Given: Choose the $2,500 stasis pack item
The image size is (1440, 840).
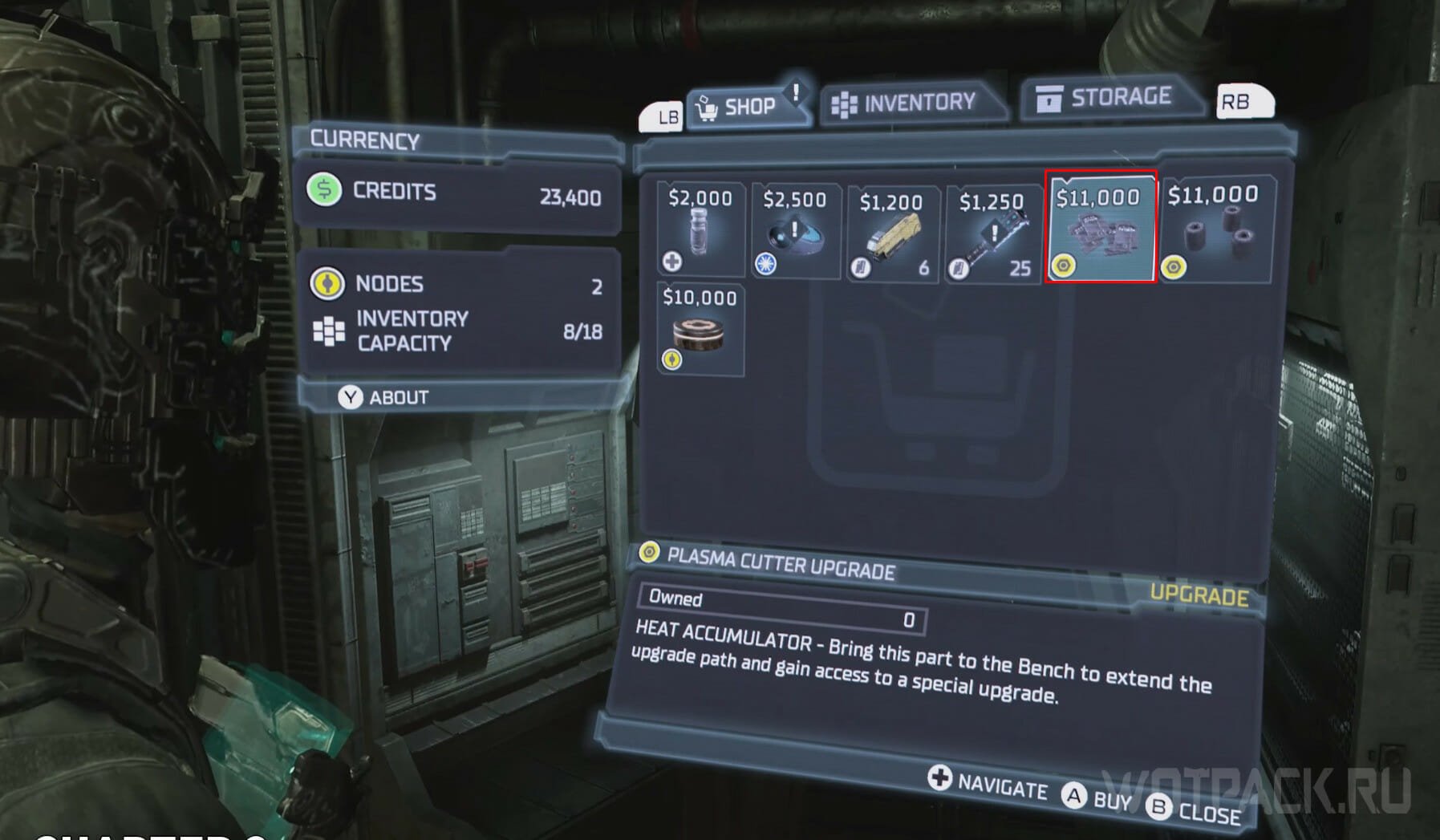Looking at the screenshot, I should tap(795, 231).
